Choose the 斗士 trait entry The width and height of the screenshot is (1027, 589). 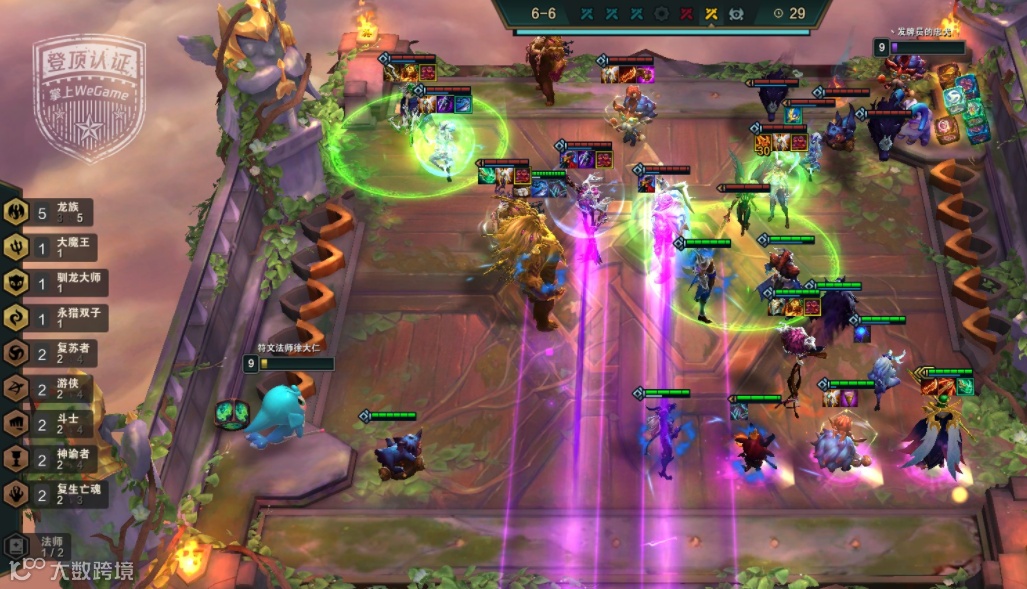coord(55,424)
